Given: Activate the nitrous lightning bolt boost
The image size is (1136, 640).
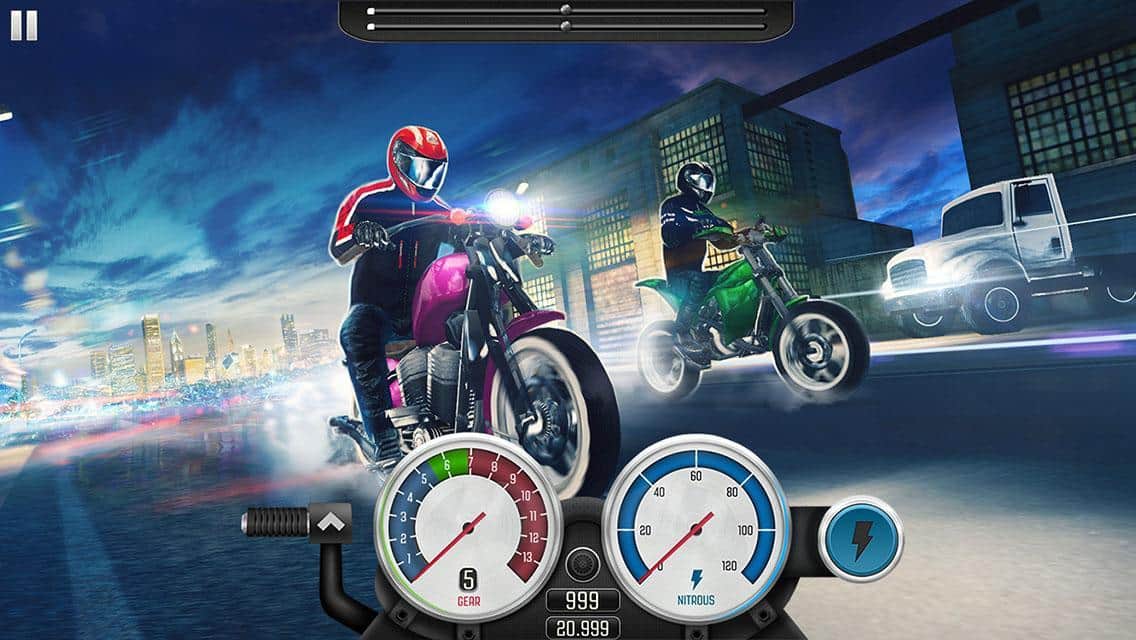Looking at the screenshot, I should pyautogui.click(x=860, y=537).
